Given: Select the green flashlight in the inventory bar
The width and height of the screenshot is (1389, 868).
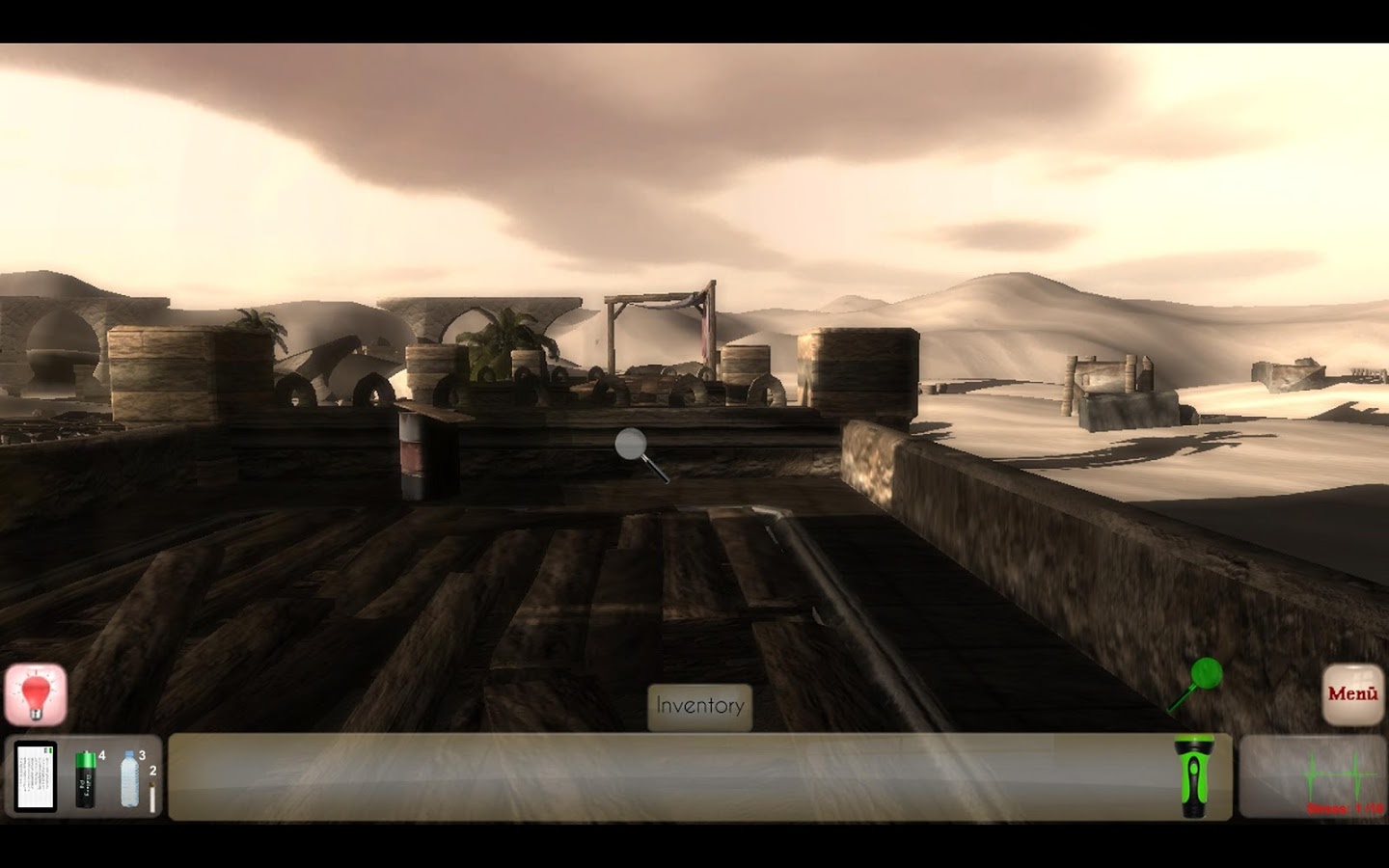Looking at the screenshot, I should point(1194,776).
